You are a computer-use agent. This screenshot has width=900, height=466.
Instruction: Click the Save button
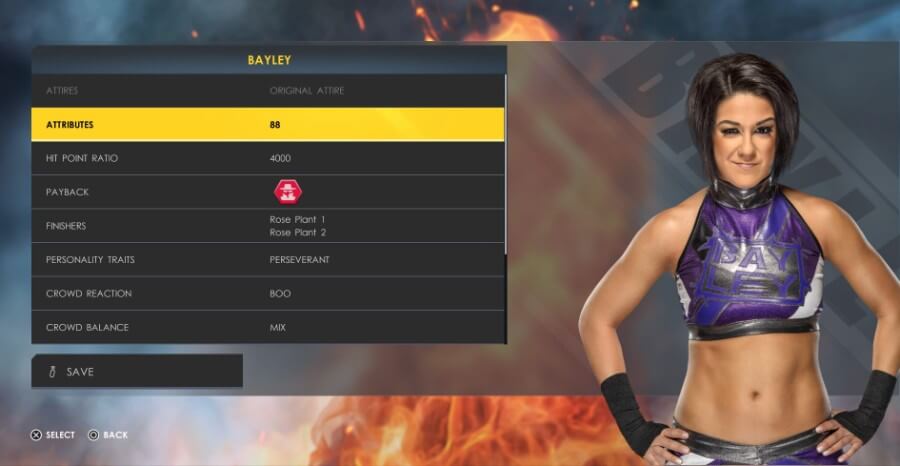pos(137,371)
